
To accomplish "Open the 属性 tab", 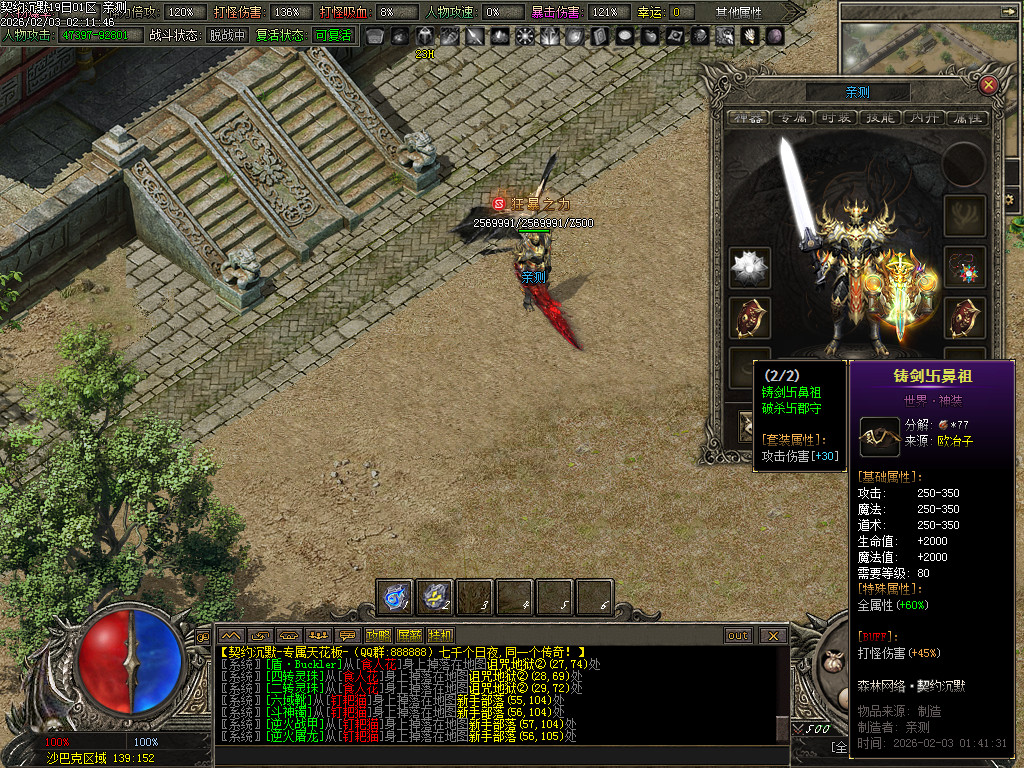I will tap(966, 117).
